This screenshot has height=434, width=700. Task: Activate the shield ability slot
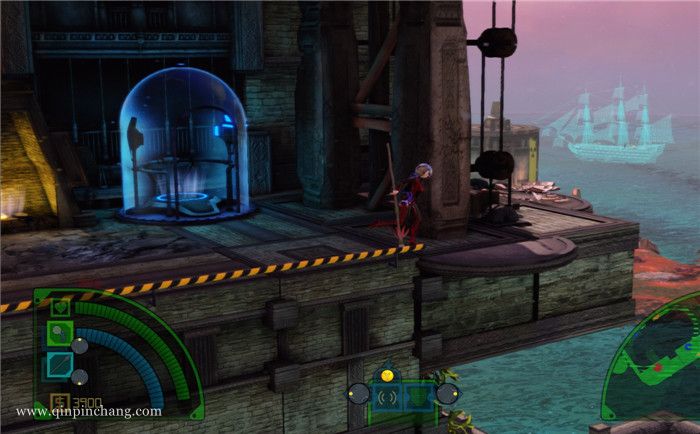click(x=418, y=395)
